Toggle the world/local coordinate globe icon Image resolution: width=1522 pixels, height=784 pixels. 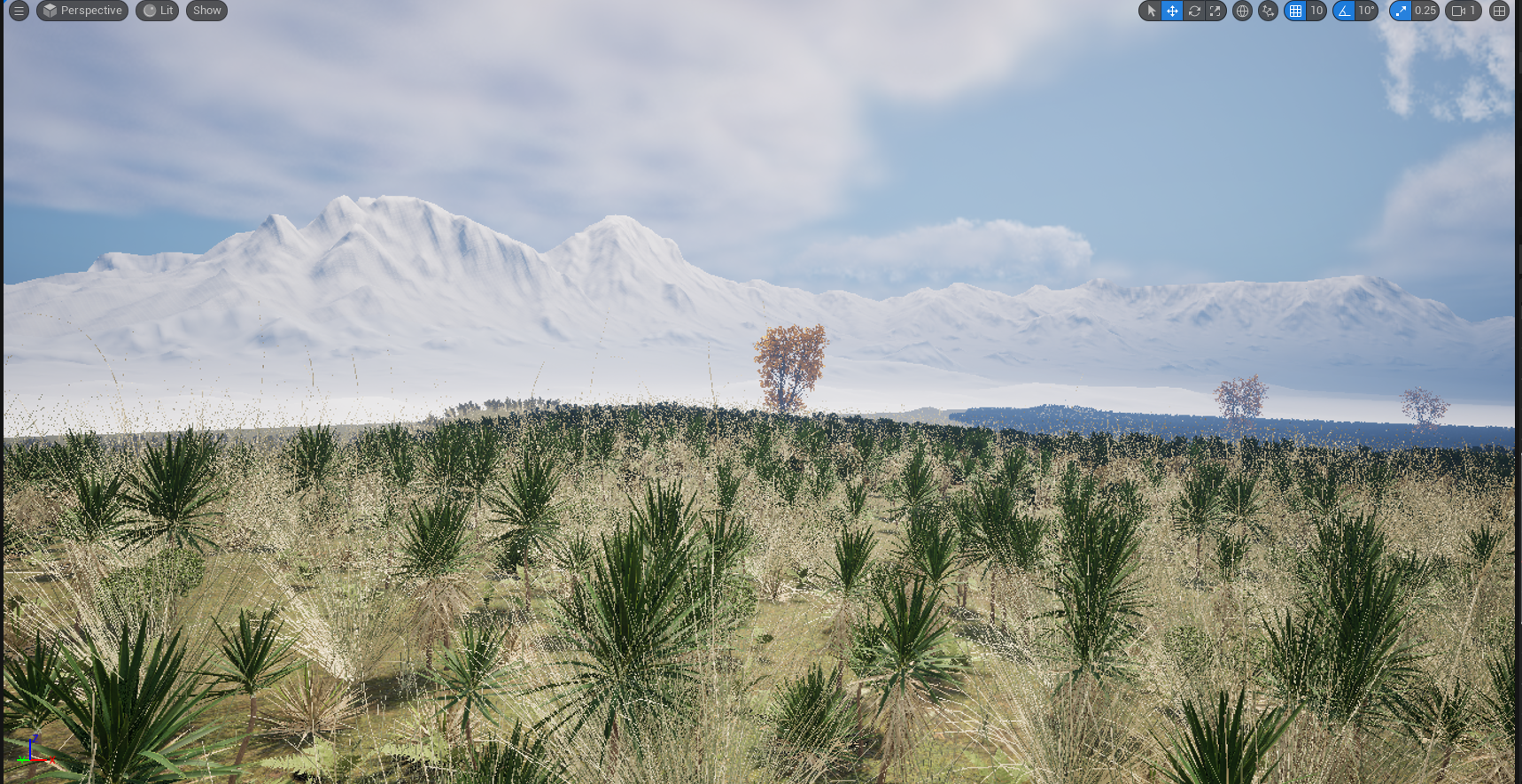(1242, 11)
